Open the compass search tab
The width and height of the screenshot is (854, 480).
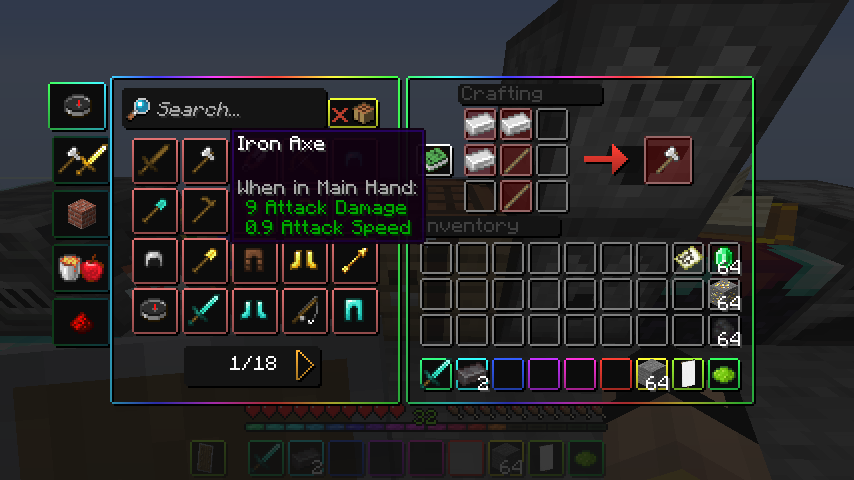(77, 107)
